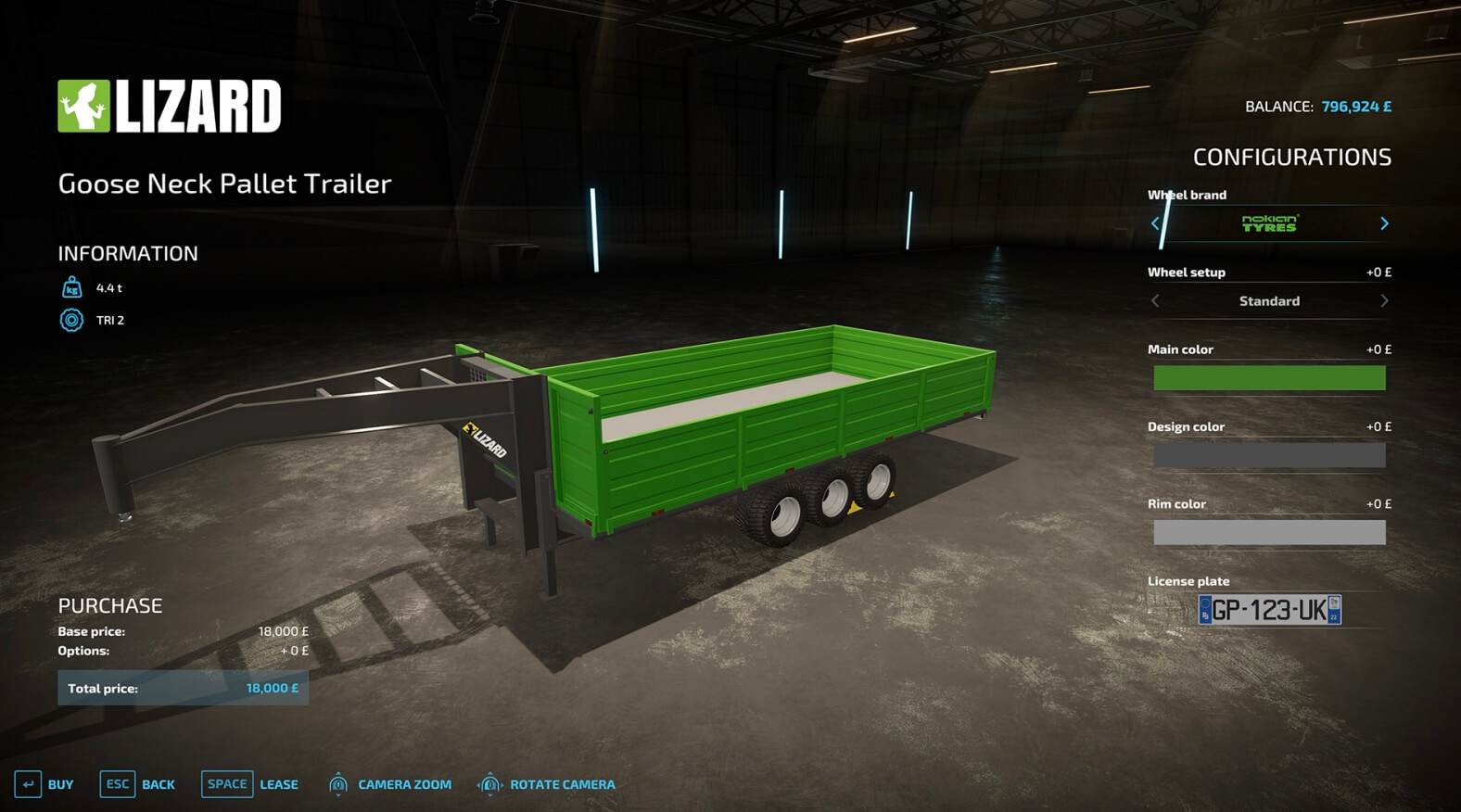Buy the Goose Neck Pallet Trailer

pos(44,784)
